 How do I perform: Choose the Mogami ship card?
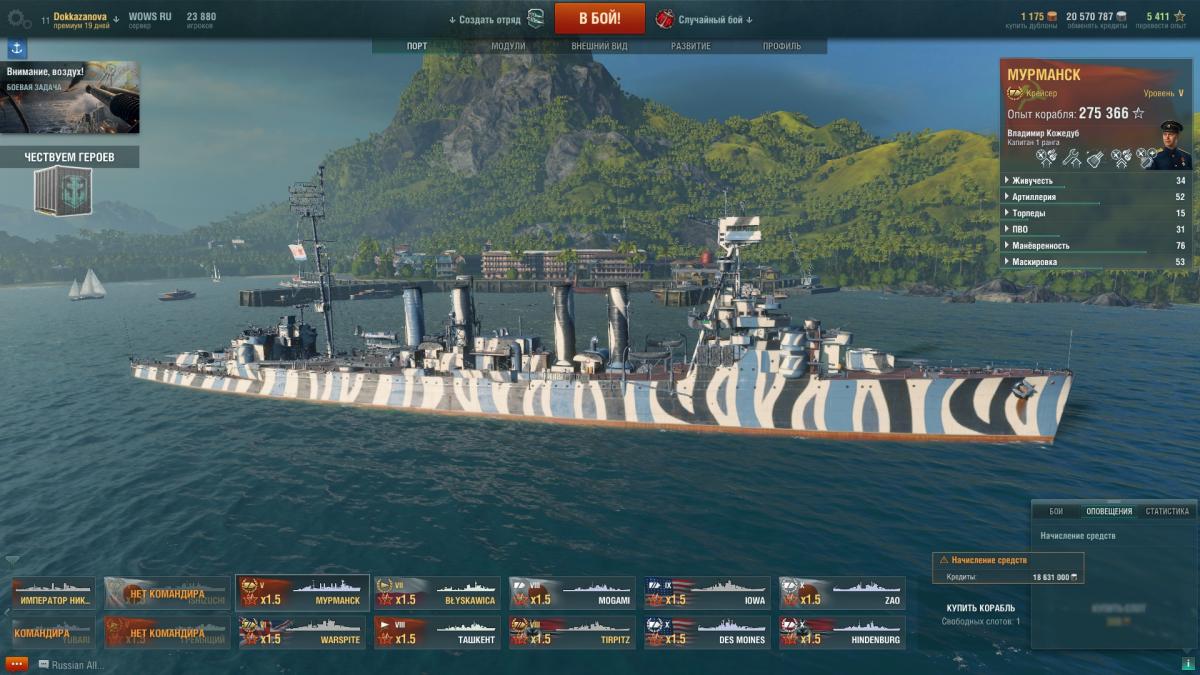tap(572, 593)
